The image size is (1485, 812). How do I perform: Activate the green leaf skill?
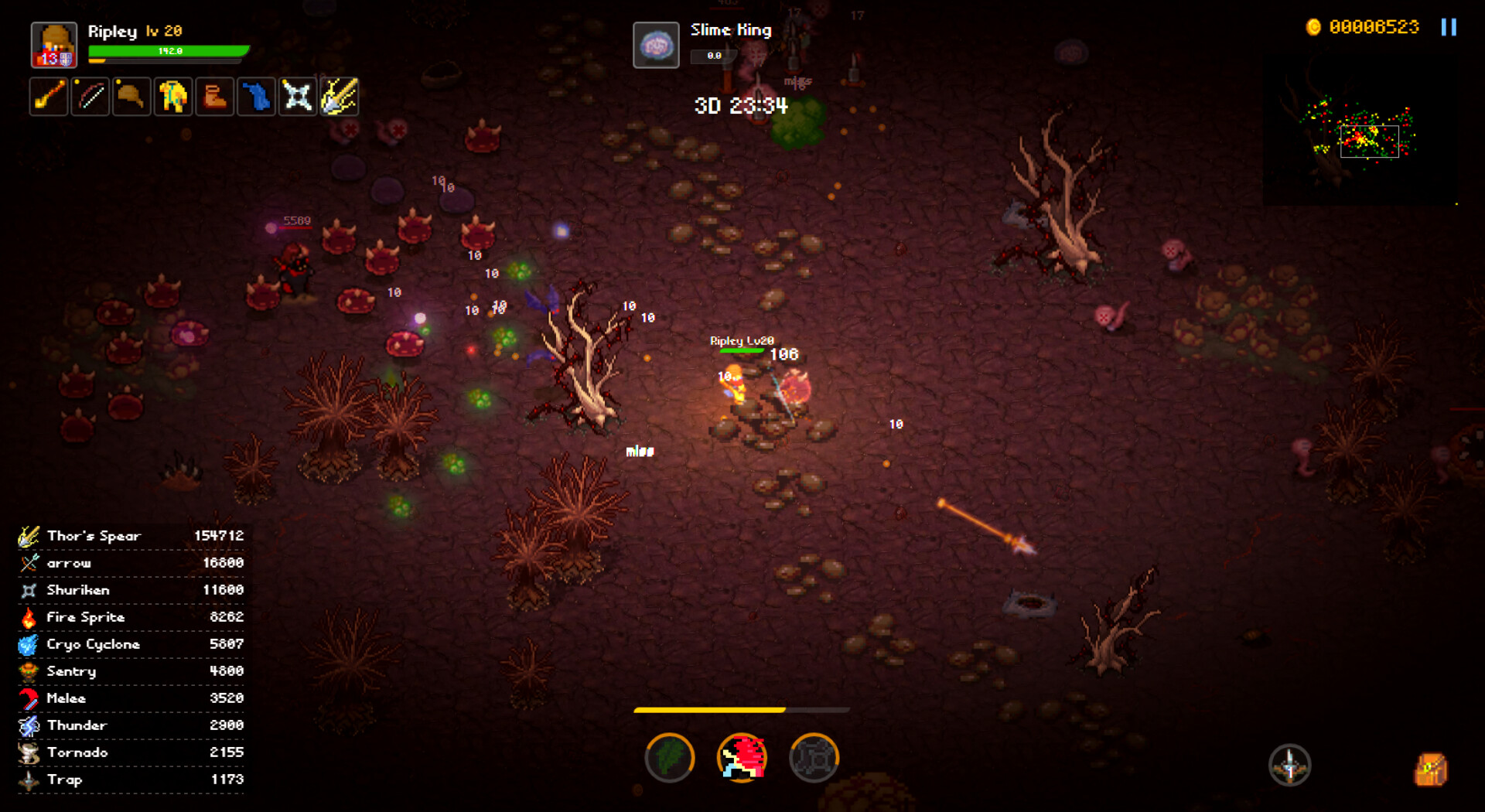(x=670, y=758)
